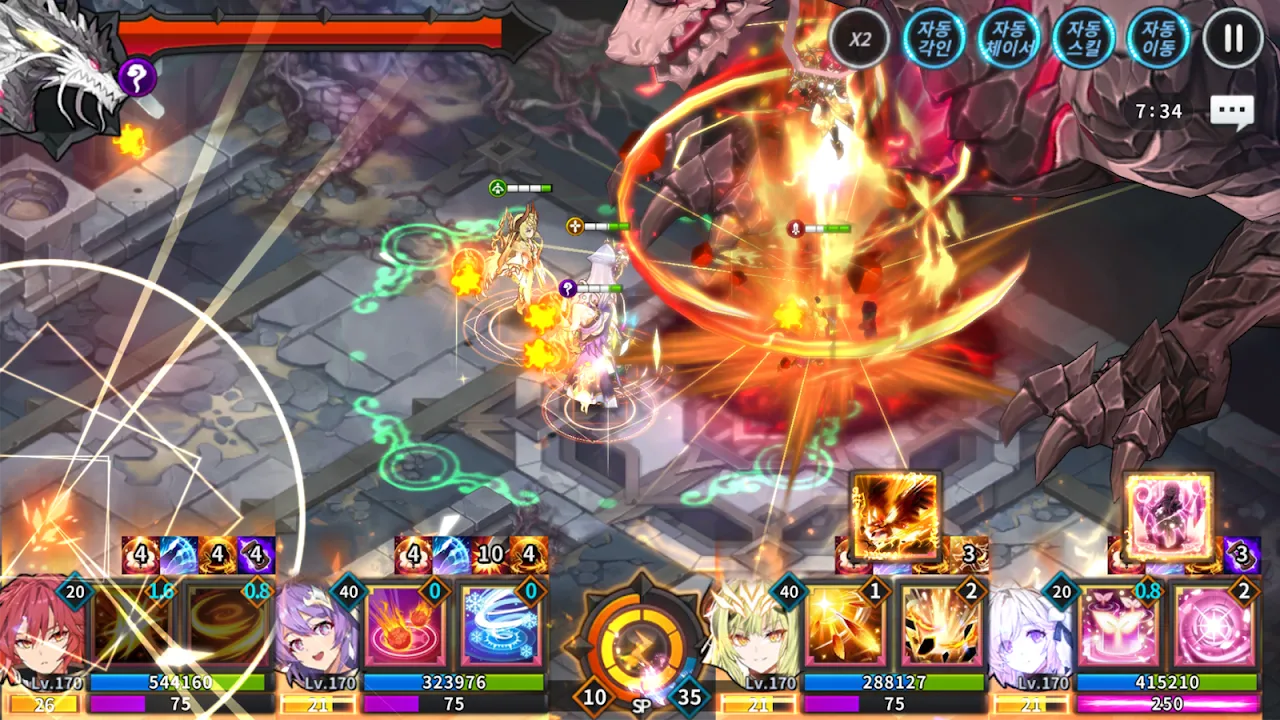Use the golden feather burst skill

pos(845,626)
